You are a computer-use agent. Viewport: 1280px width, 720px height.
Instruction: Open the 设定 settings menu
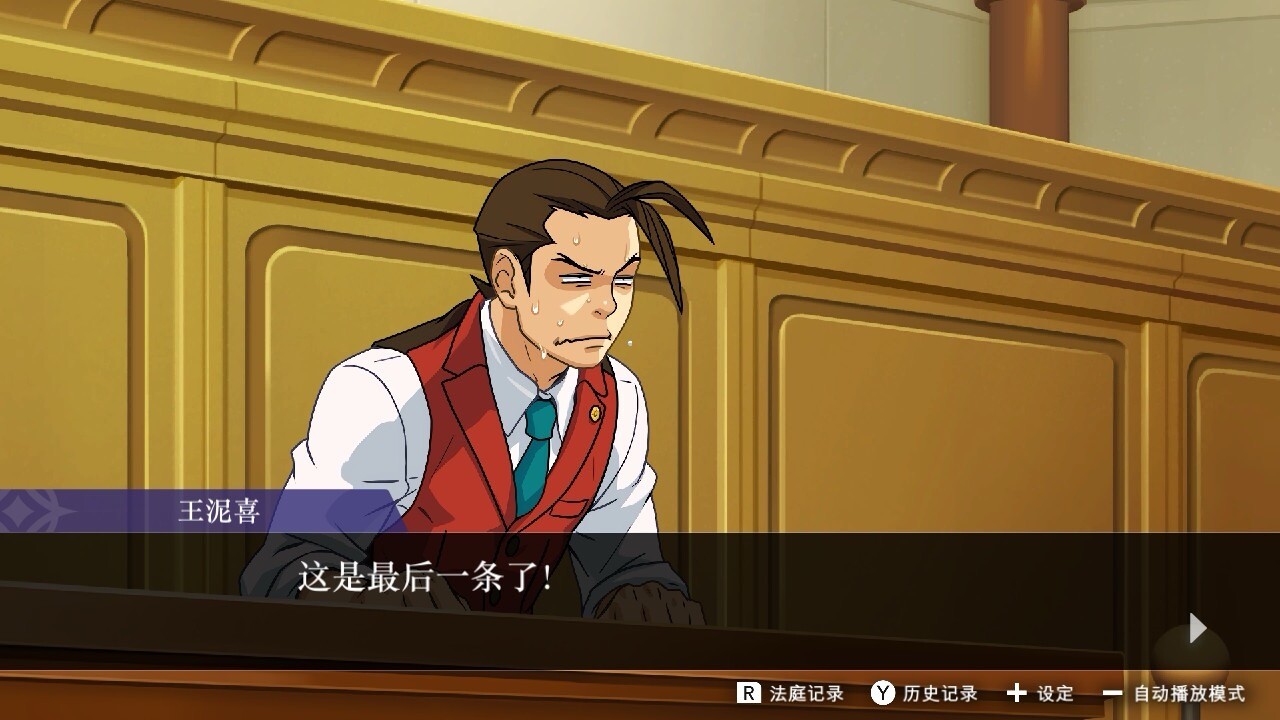coord(1040,693)
